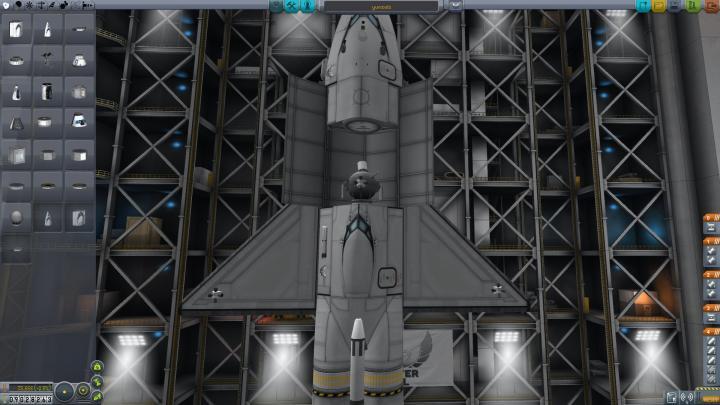Launch the vessel with the green button
The height and width of the screenshot is (405, 720).
[x=693, y=6]
